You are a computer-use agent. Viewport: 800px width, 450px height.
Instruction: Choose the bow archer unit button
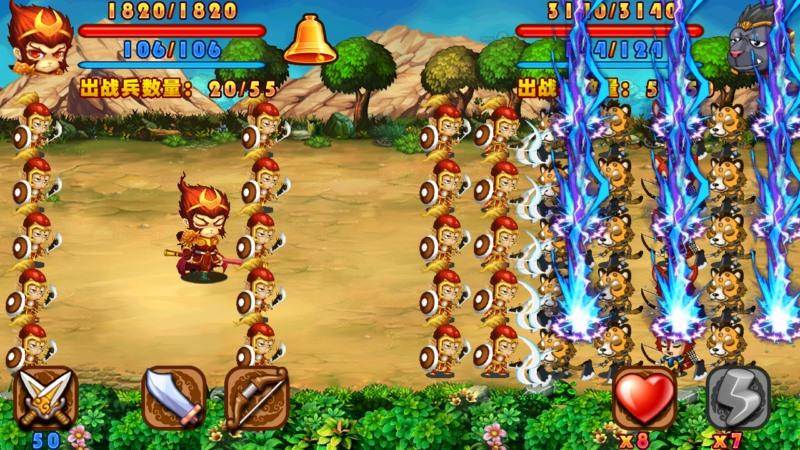click(x=256, y=397)
